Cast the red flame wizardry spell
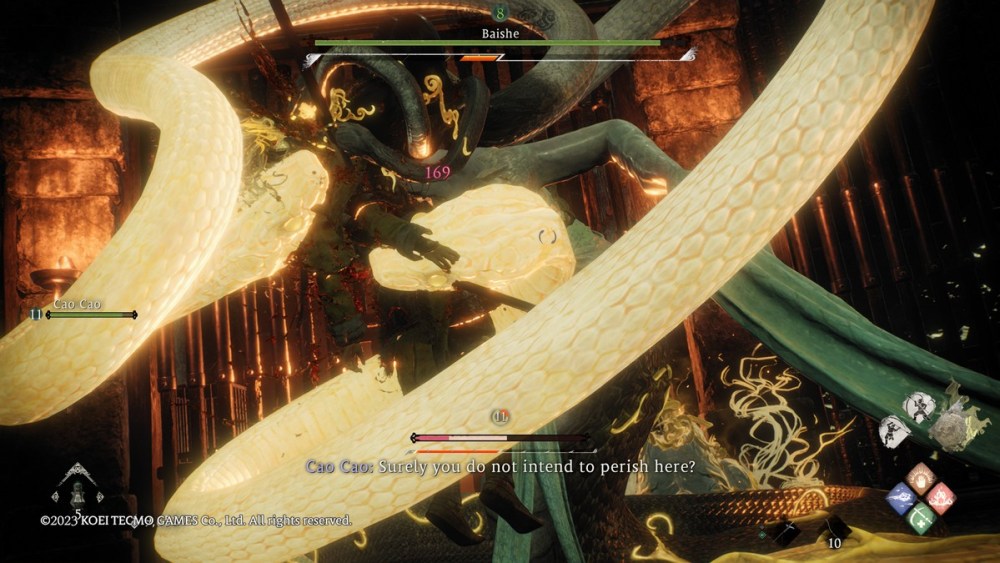Image resolution: width=1000 pixels, height=563 pixels. [x=940, y=496]
